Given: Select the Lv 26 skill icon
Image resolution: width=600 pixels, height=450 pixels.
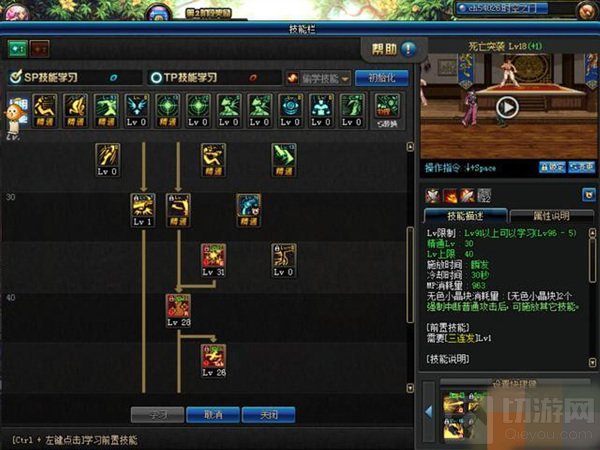Looking at the screenshot, I should click(213, 359).
